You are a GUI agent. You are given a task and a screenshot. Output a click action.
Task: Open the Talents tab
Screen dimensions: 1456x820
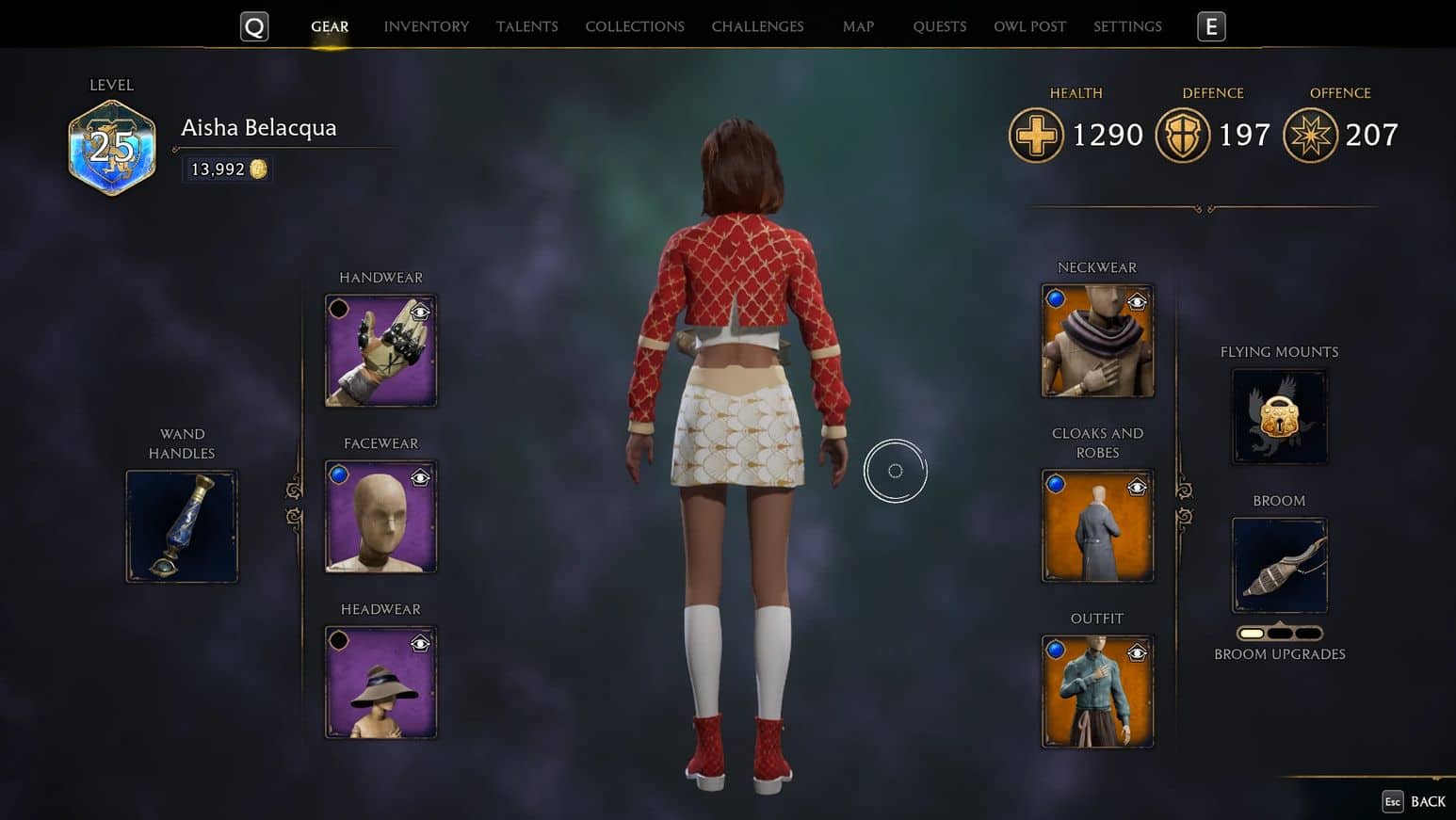(x=526, y=26)
